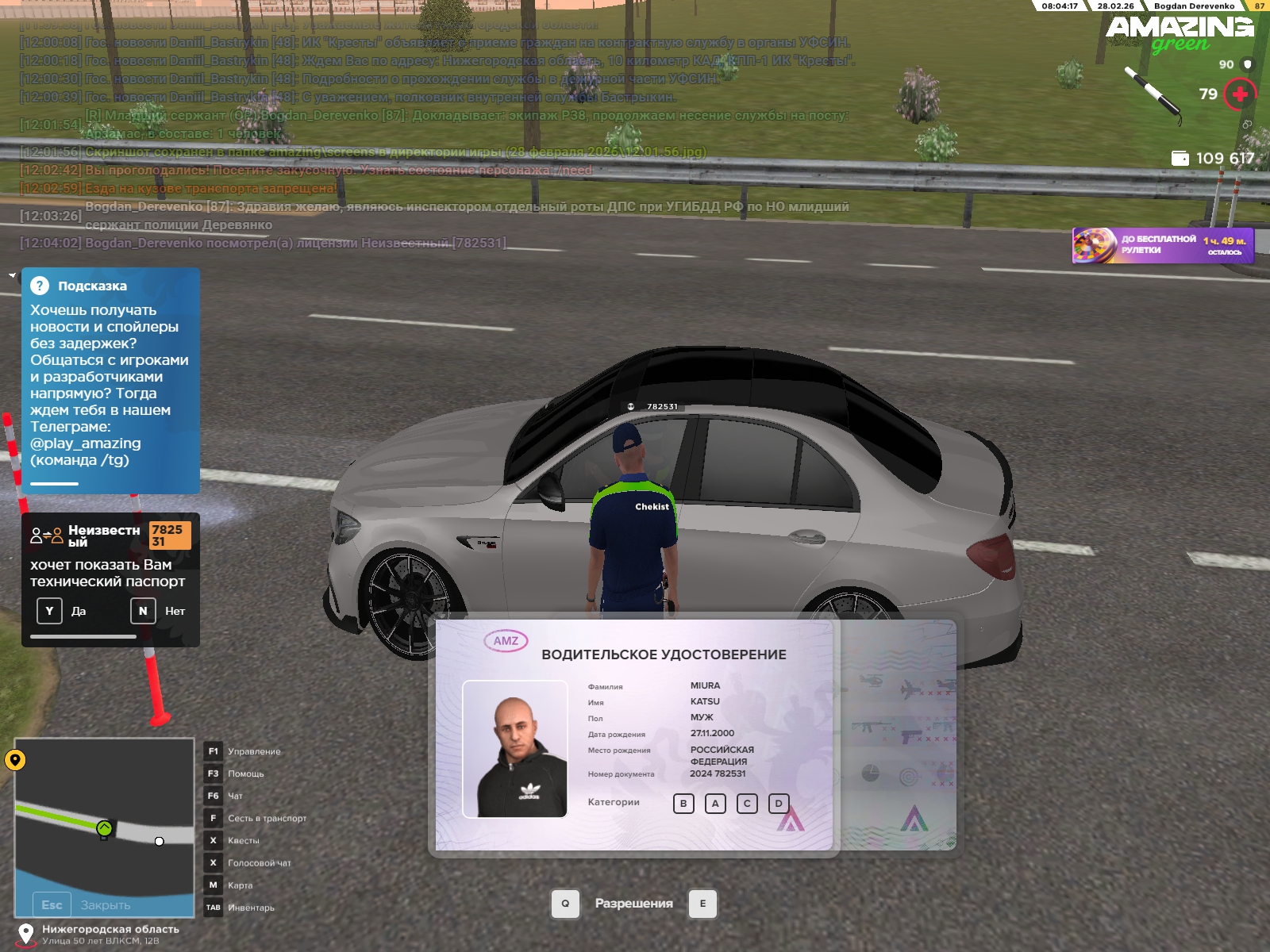Open the Карта map entry

(213, 885)
